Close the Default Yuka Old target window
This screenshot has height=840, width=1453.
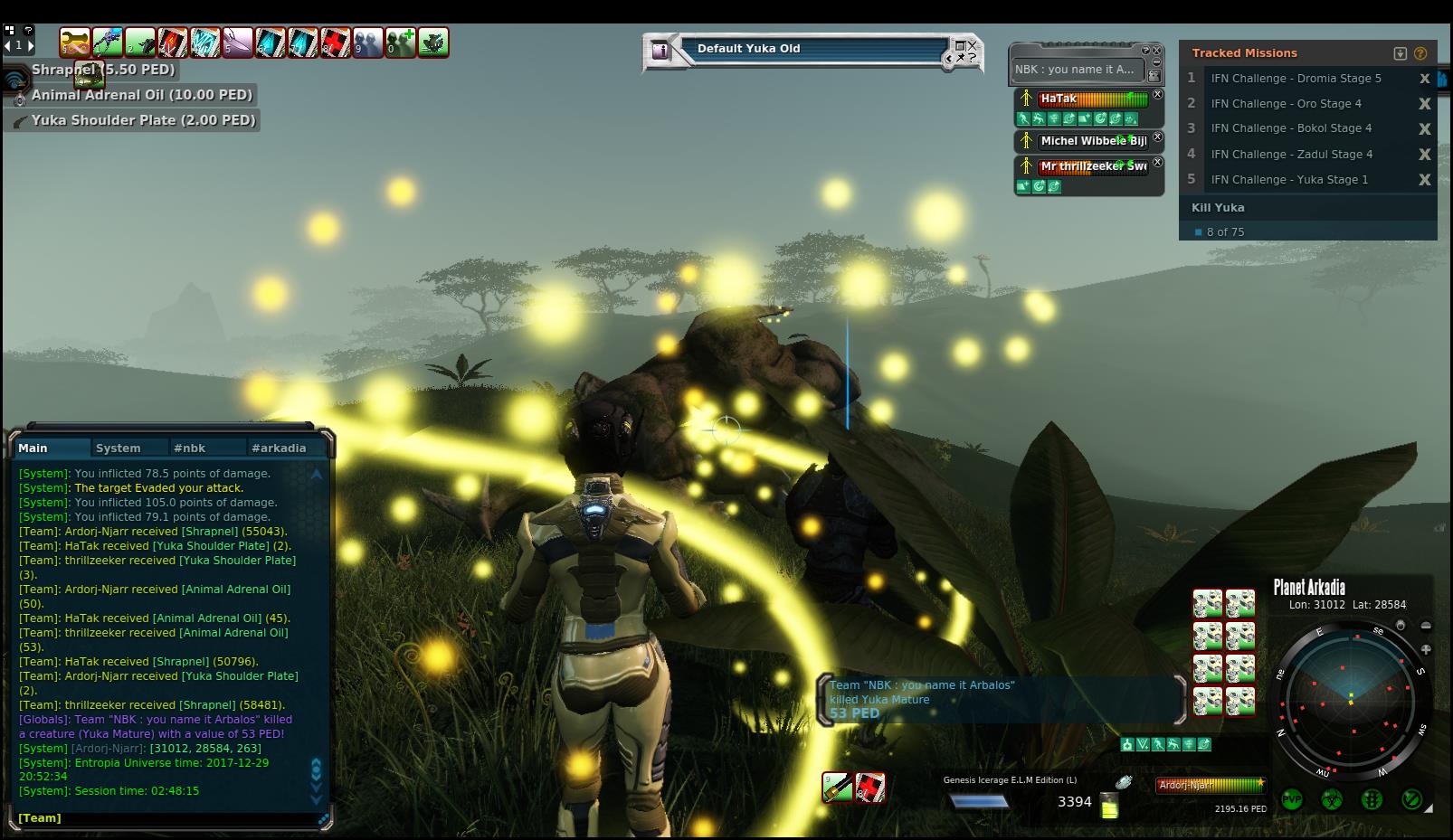click(x=973, y=44)
